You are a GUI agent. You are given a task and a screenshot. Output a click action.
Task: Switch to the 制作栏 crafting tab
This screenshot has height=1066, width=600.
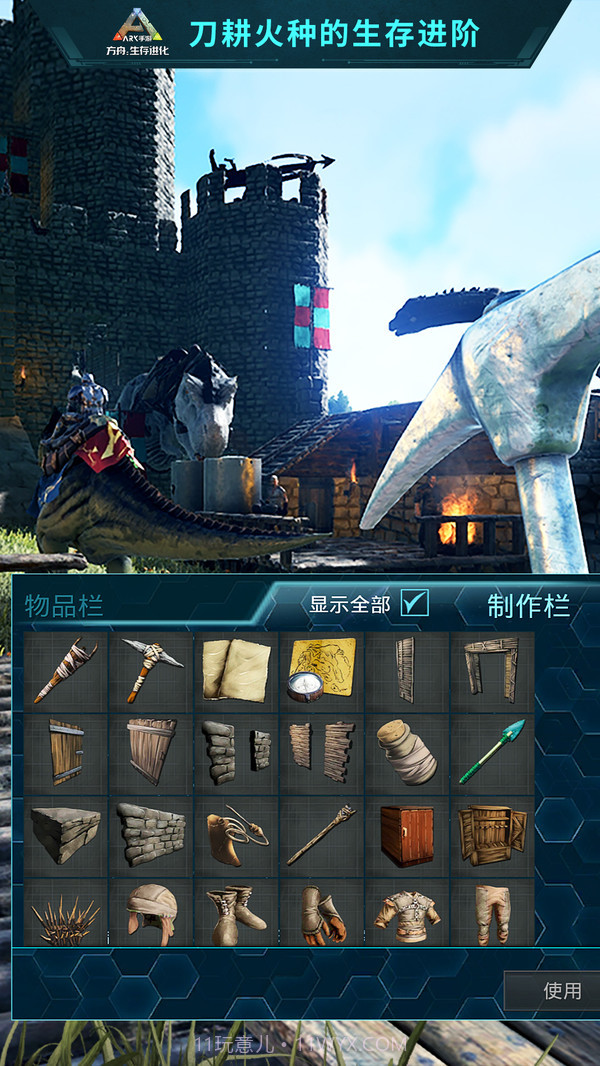[x=528, y=605]
